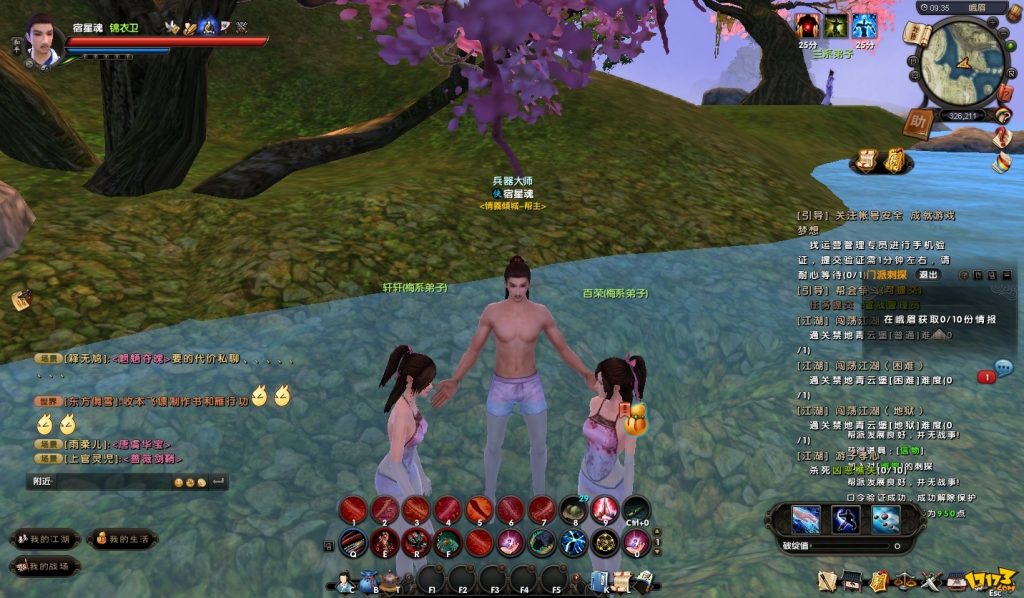Use the item in hotbar slot 8
Screen dimensions: 1024x598
point(573,510)
